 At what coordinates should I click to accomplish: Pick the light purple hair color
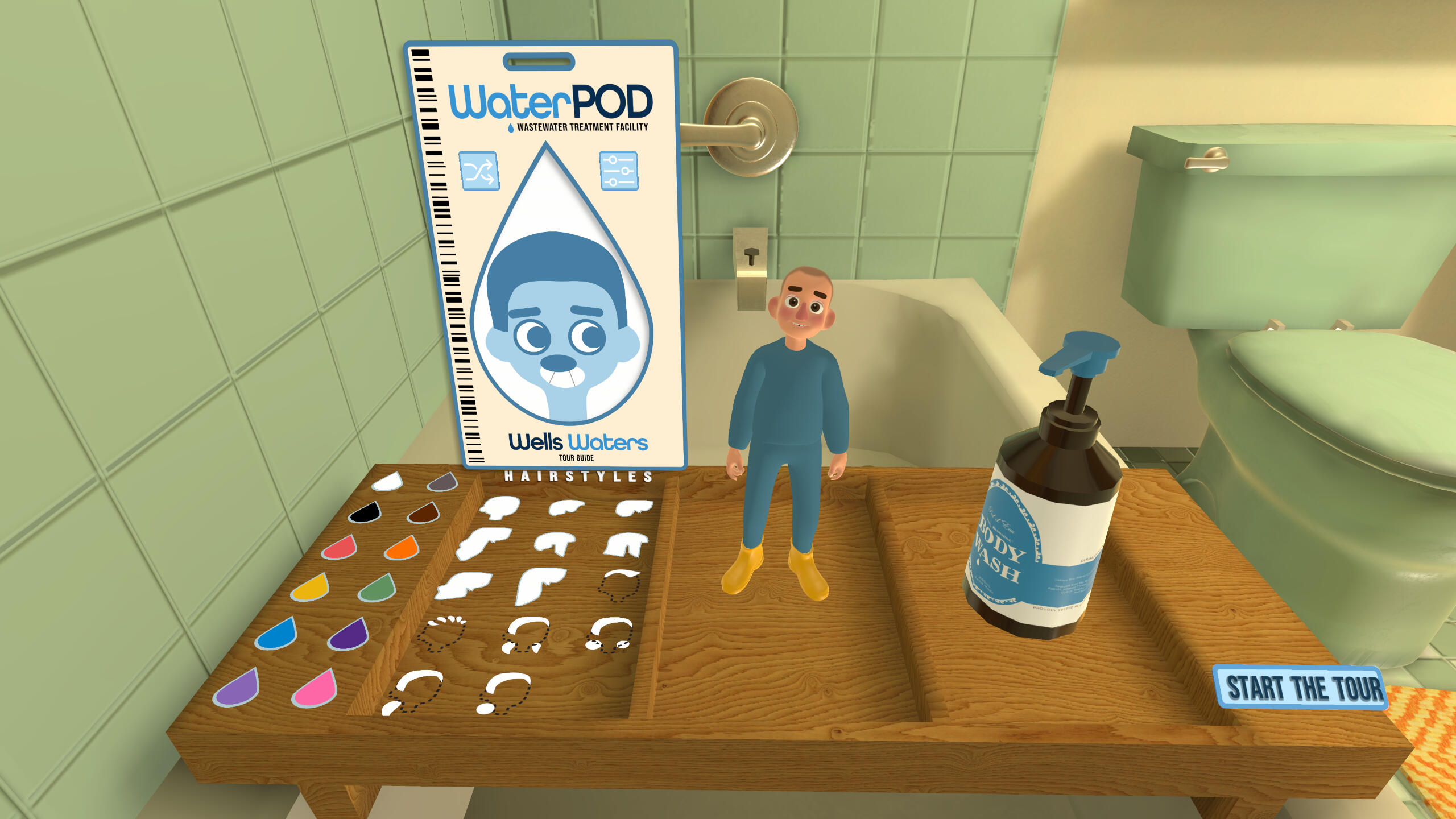238,689
